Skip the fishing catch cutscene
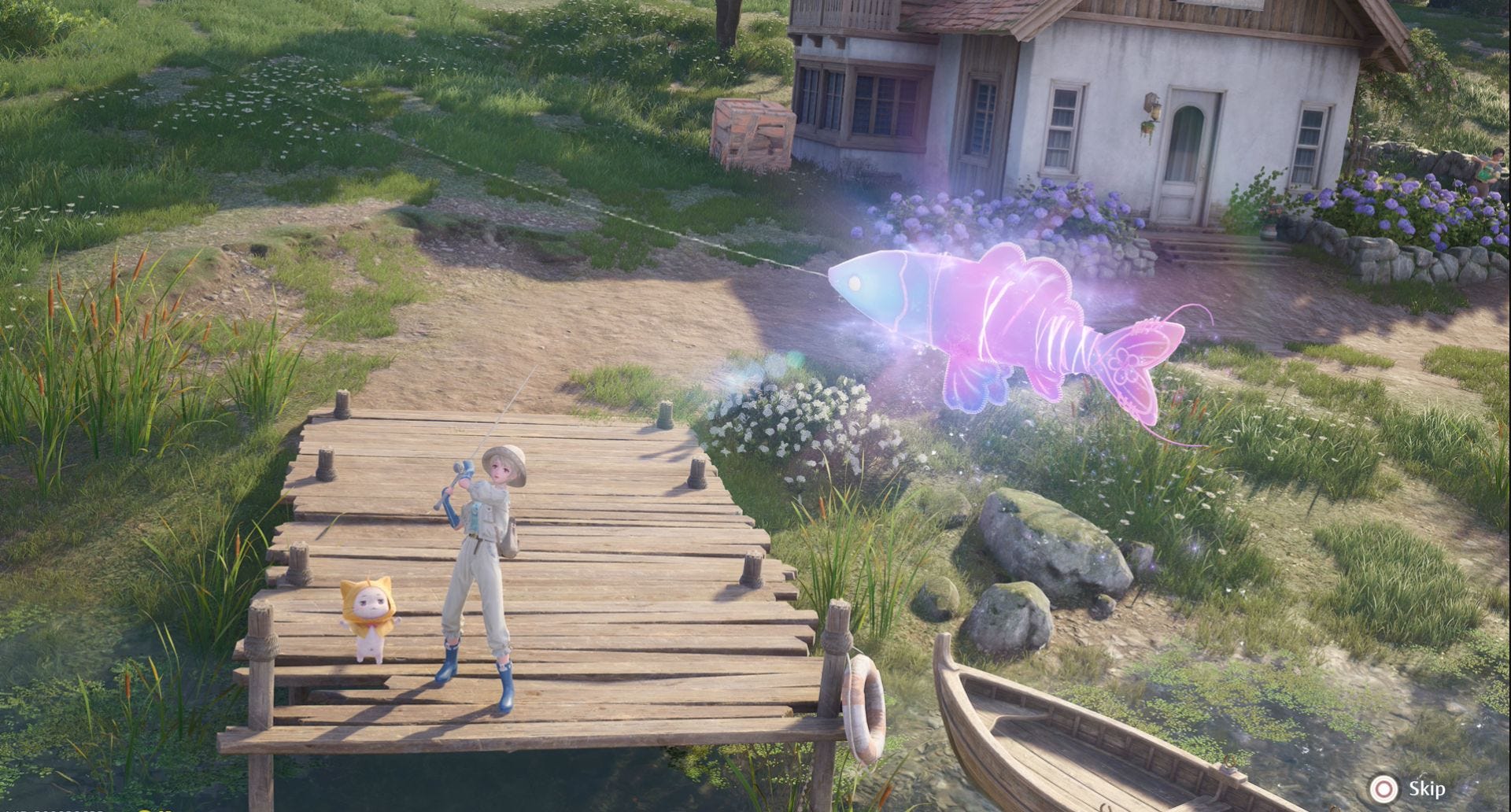Viewport: 1511px width, 812px height. pyautogui.click(x=1407, y=788)
